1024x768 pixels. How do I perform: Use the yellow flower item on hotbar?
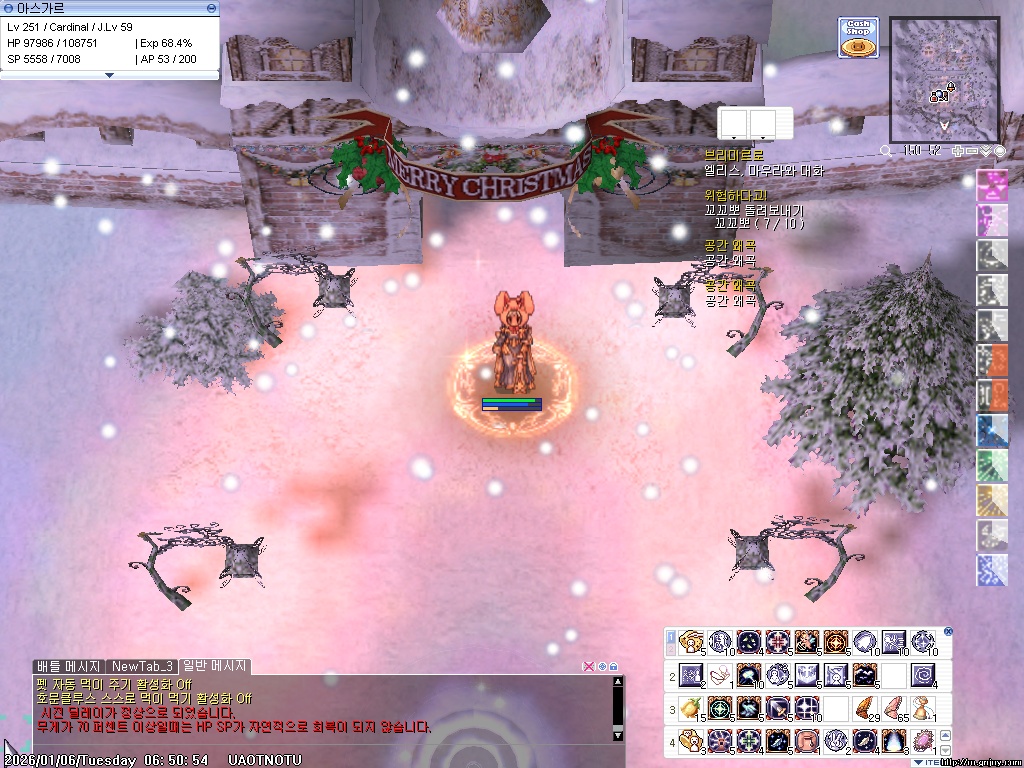tap(689, 709)
